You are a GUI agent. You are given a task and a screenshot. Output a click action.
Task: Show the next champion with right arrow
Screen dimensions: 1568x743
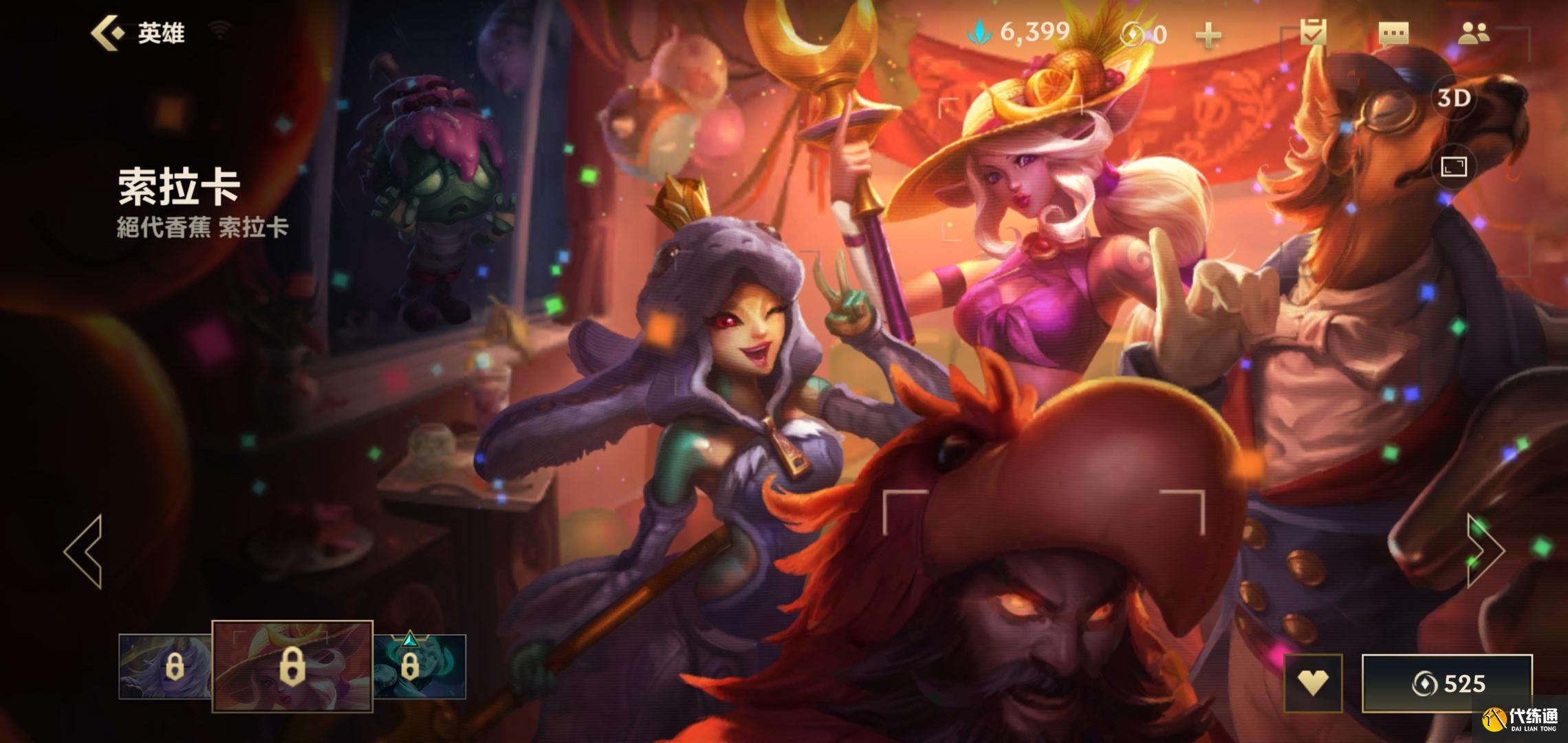pos(1485,550)
